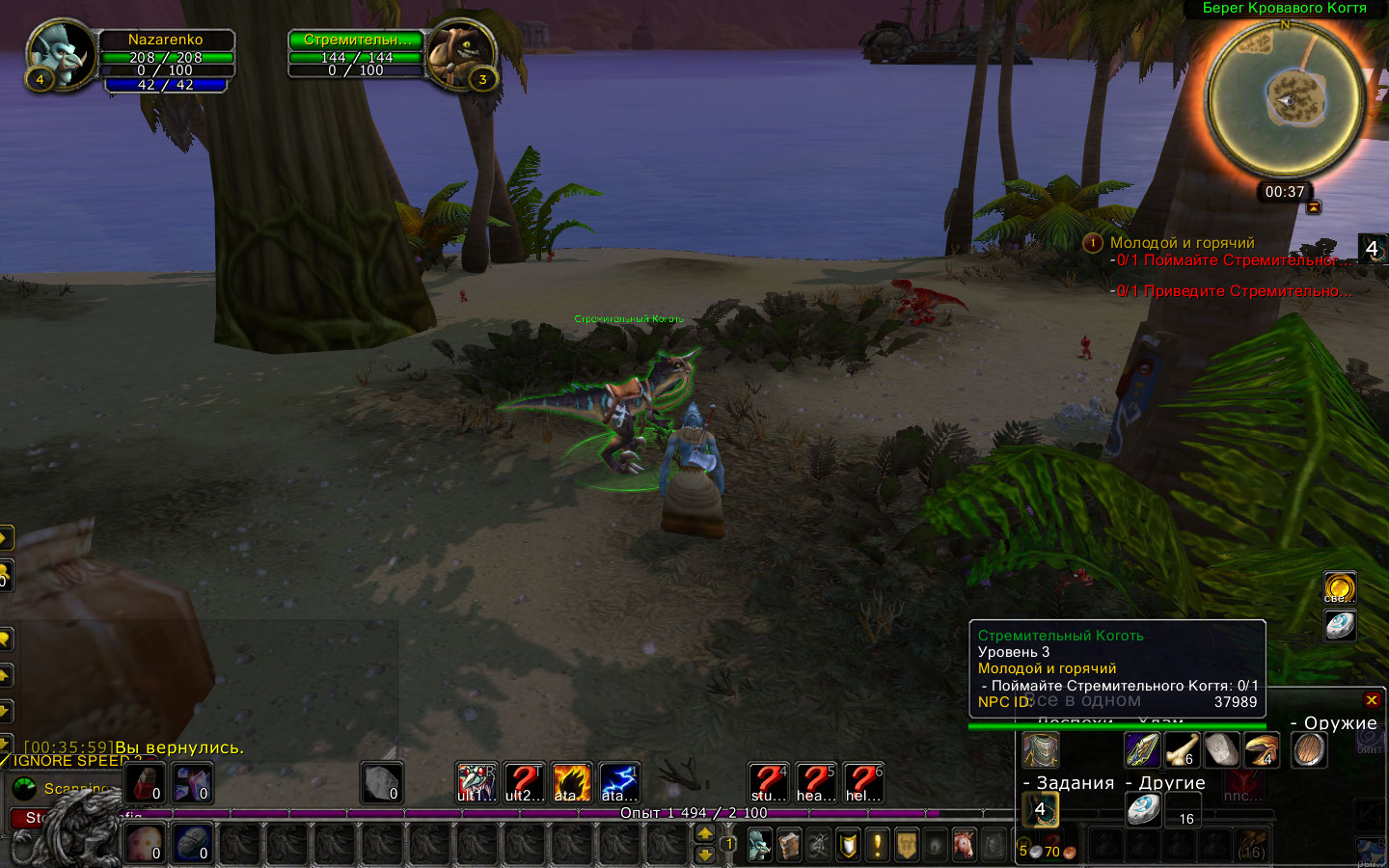The image size is (1389, 868).
Task: Open the spellbook micro button
Action: pos(789,846)
